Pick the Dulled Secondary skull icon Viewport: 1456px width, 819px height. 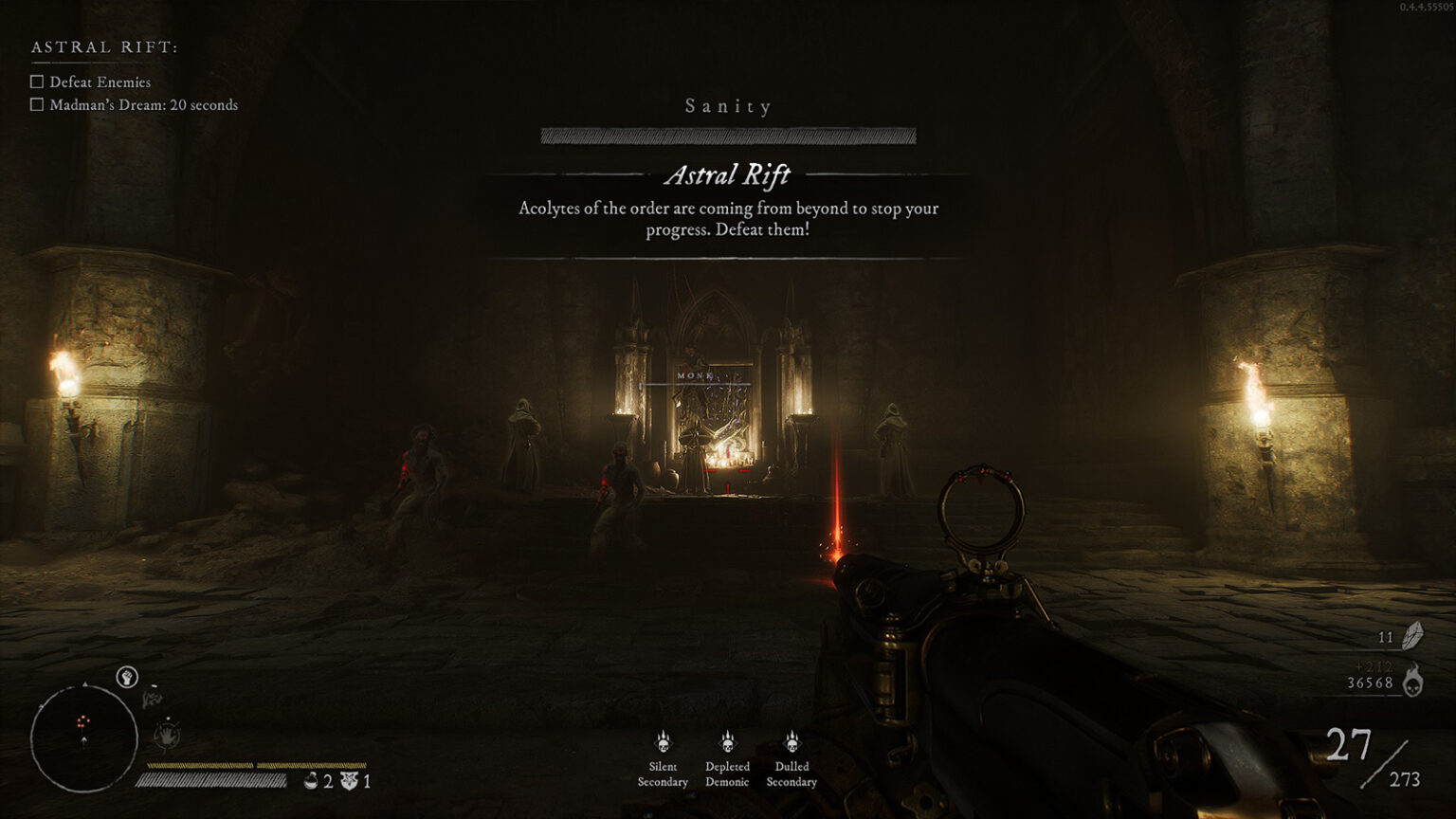click(x=792, y=741)
